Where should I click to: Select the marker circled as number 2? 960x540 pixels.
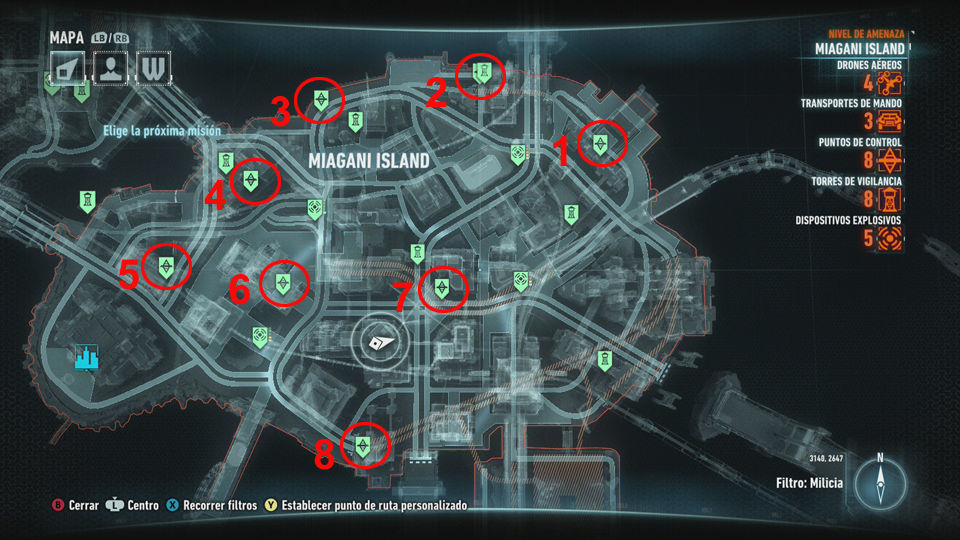(481, 73)
